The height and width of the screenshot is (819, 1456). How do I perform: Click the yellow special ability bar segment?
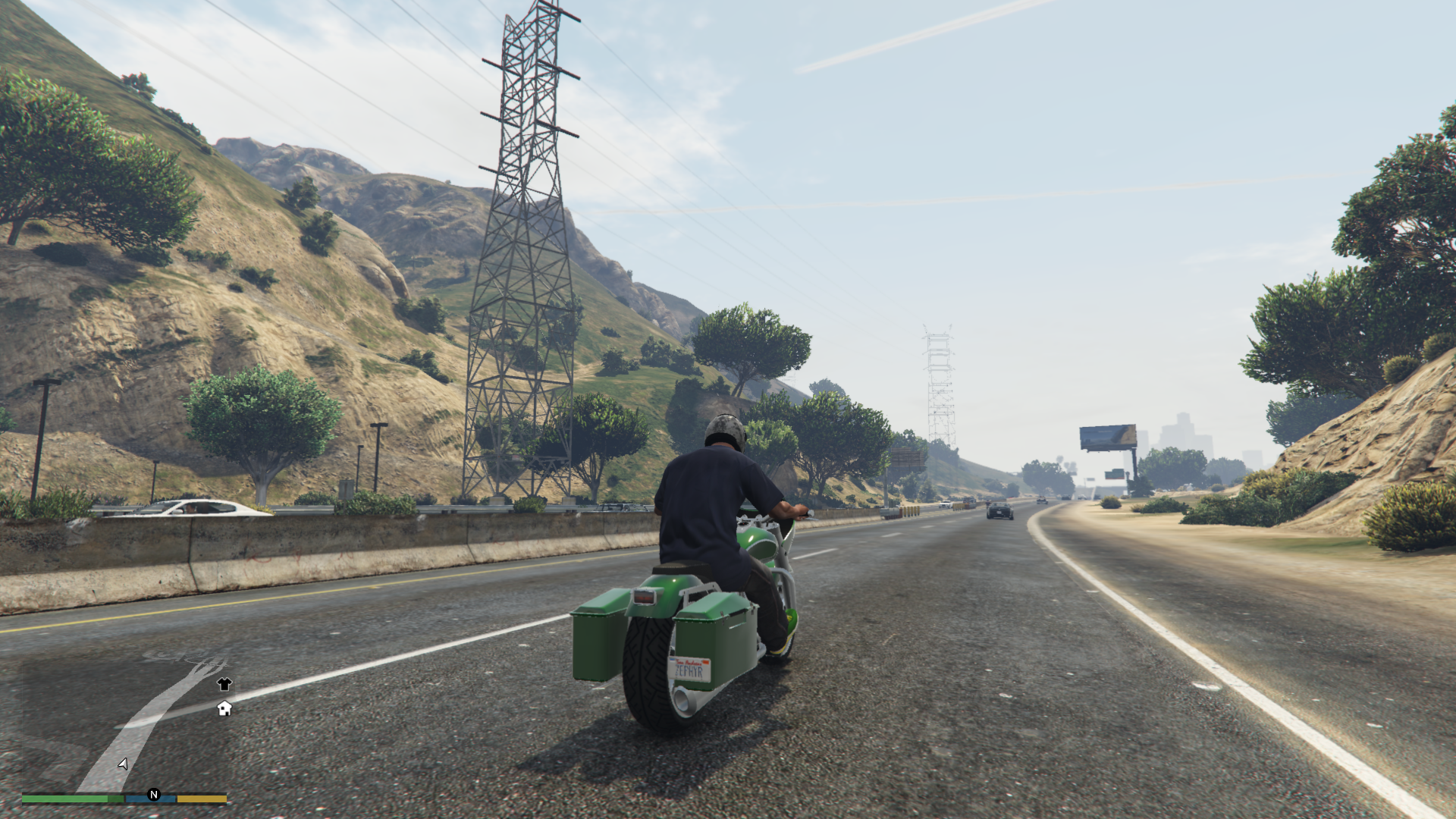(x=202, y=798)
